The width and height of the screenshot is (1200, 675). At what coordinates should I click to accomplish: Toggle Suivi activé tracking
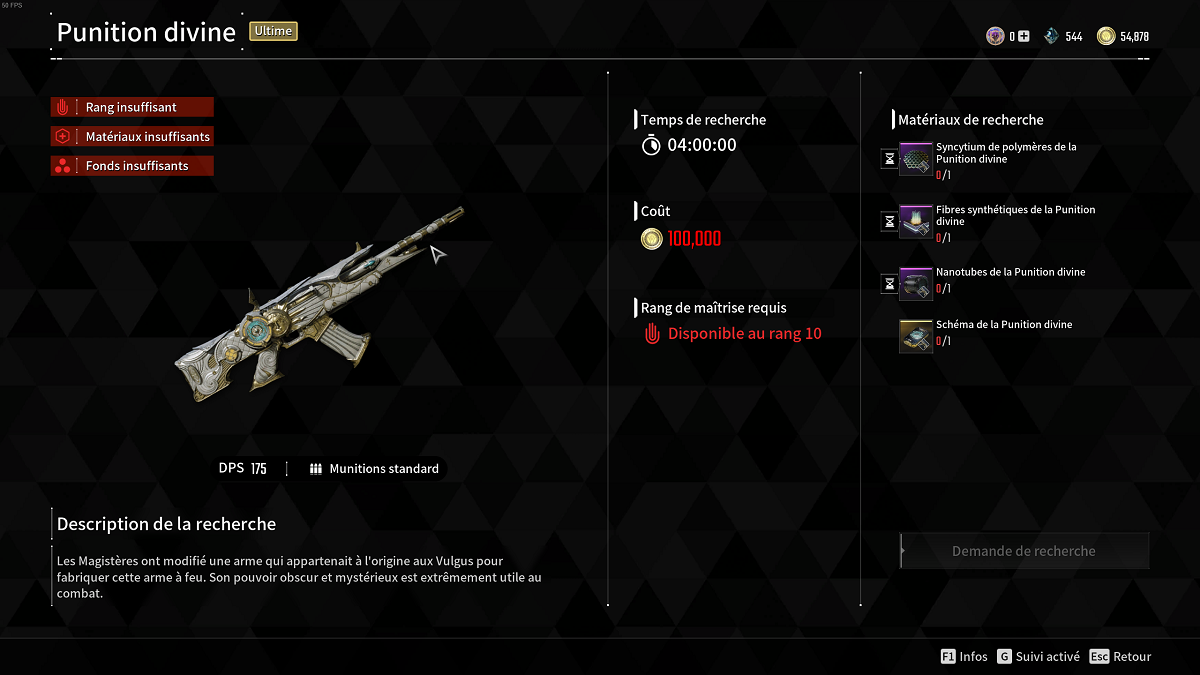pos(1038,657)
